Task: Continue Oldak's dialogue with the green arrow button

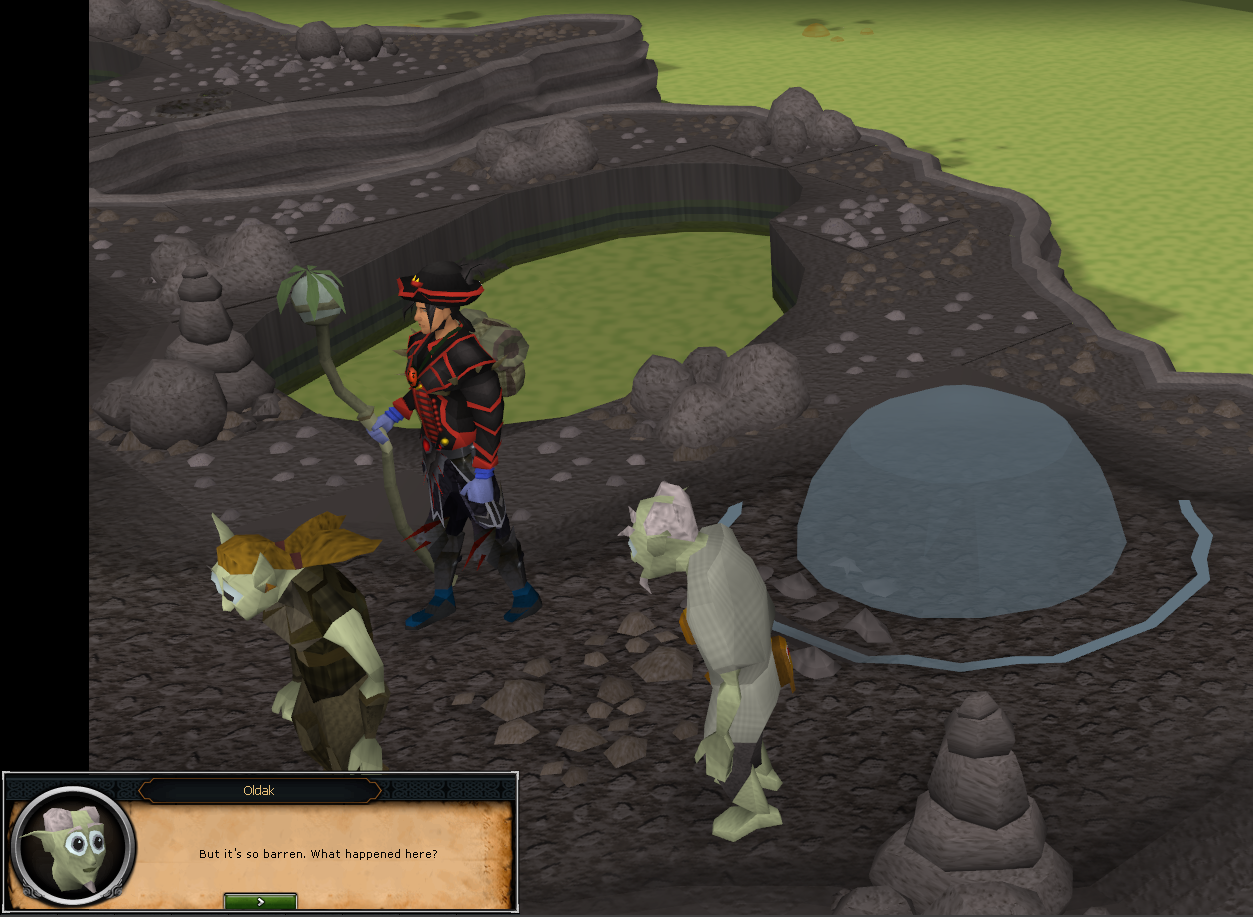Action: pos(260,901)
